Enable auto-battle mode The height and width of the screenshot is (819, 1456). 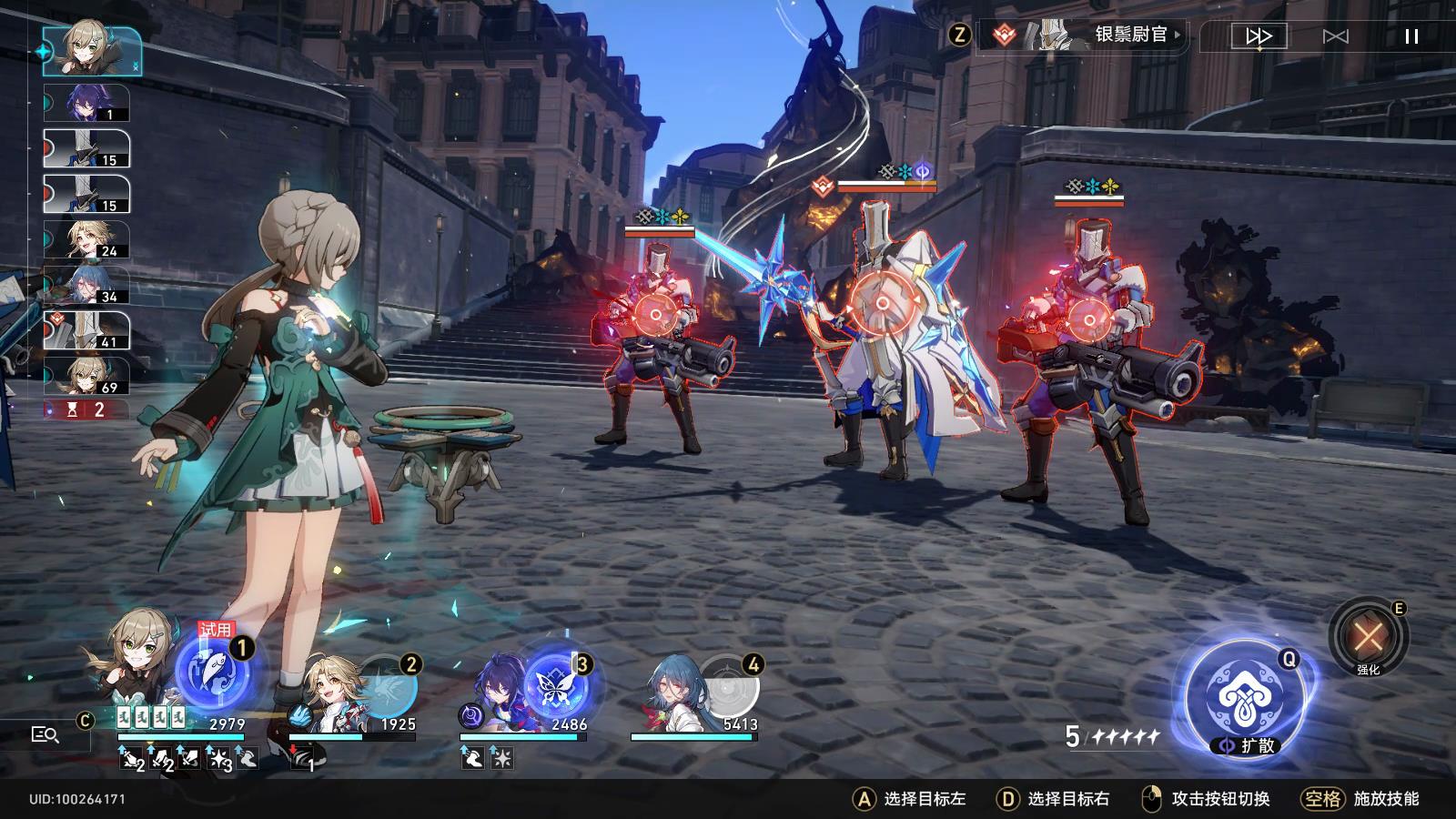pyautogui.click(x=1338, y=35)
